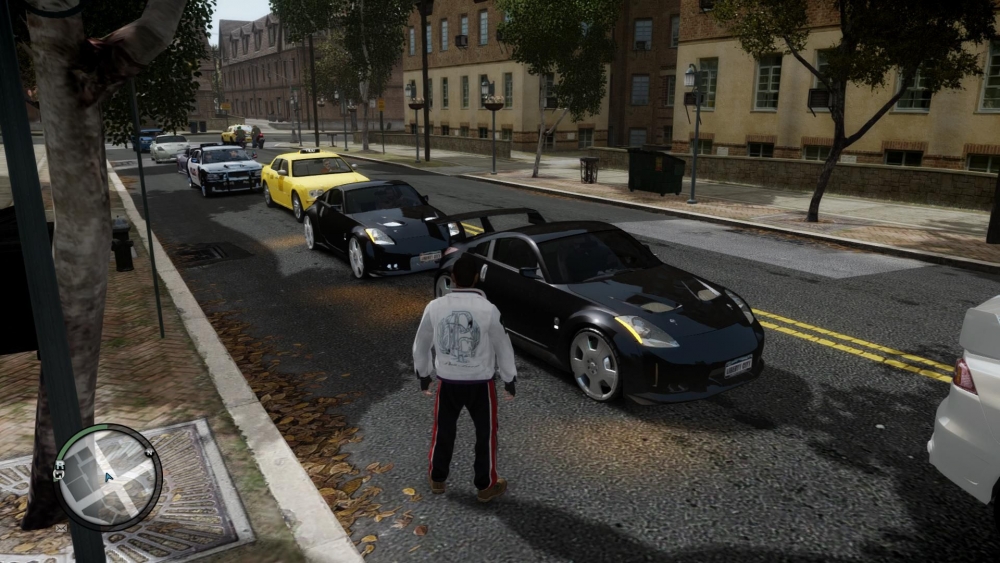Click the north N marker on the radar
The image size is (1000, 563).
coord(149,453)
